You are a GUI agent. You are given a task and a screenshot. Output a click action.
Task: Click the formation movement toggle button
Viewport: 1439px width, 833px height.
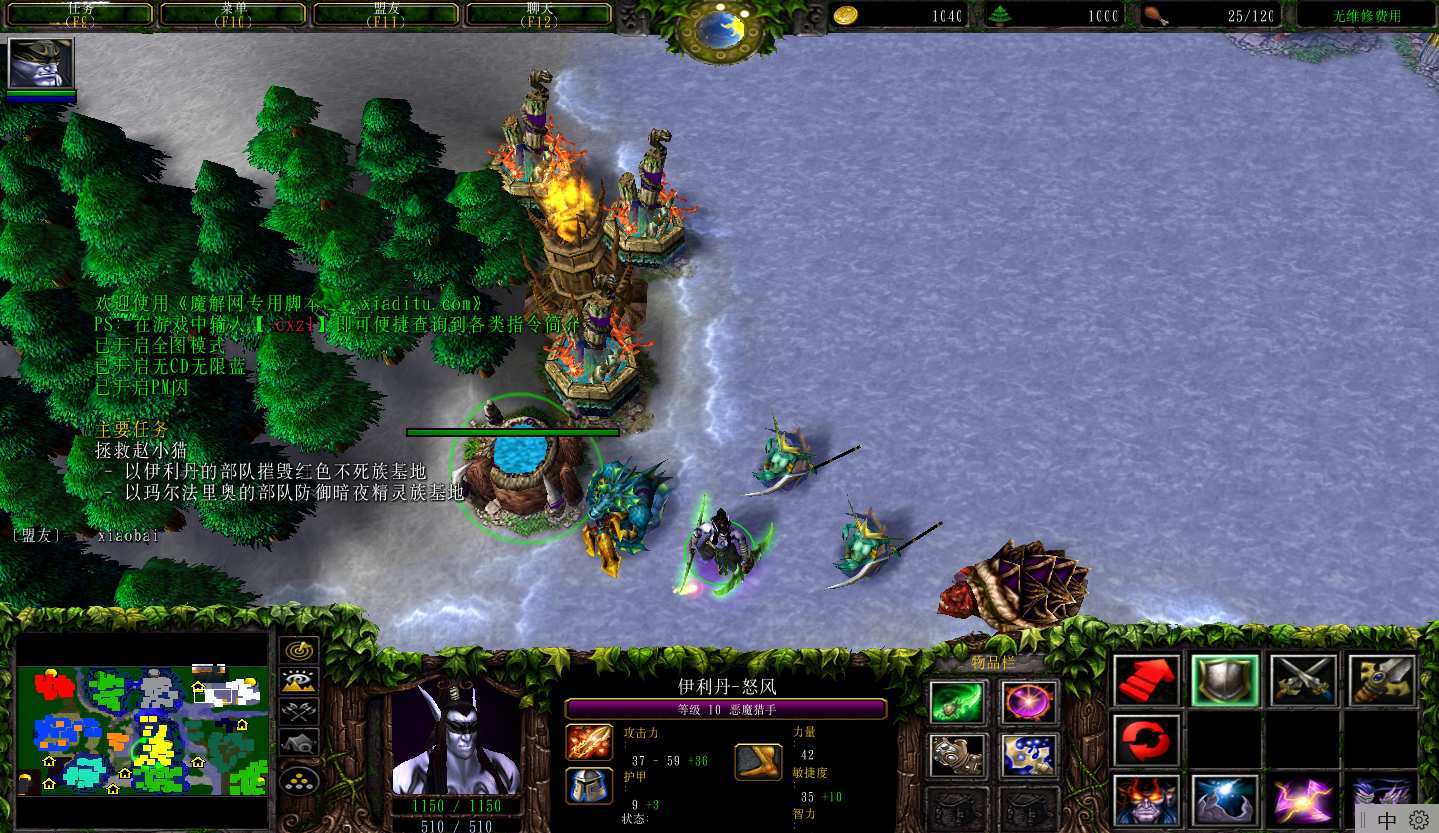point(299,779)
